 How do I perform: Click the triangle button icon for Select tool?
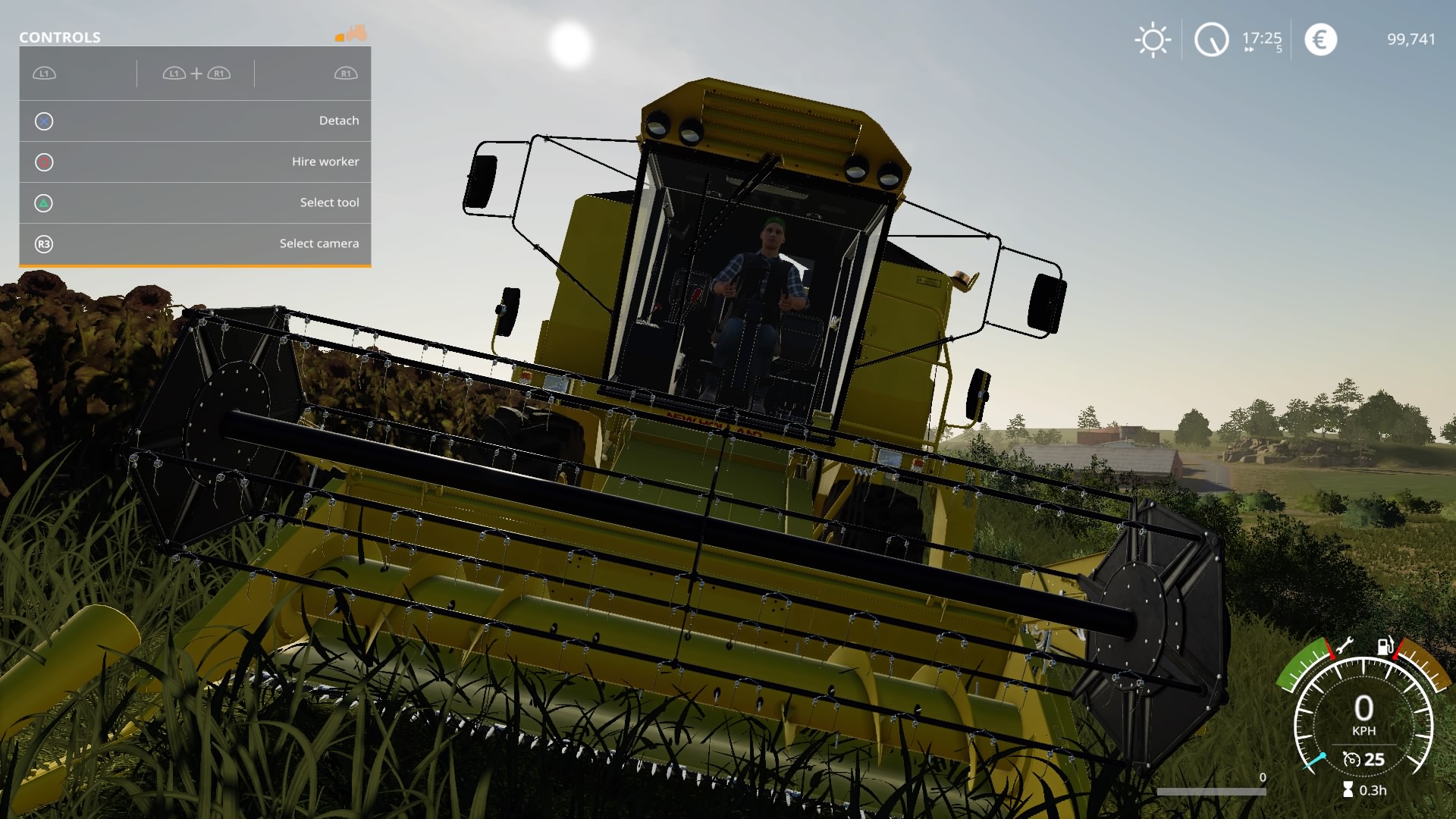tap(44, 202)
